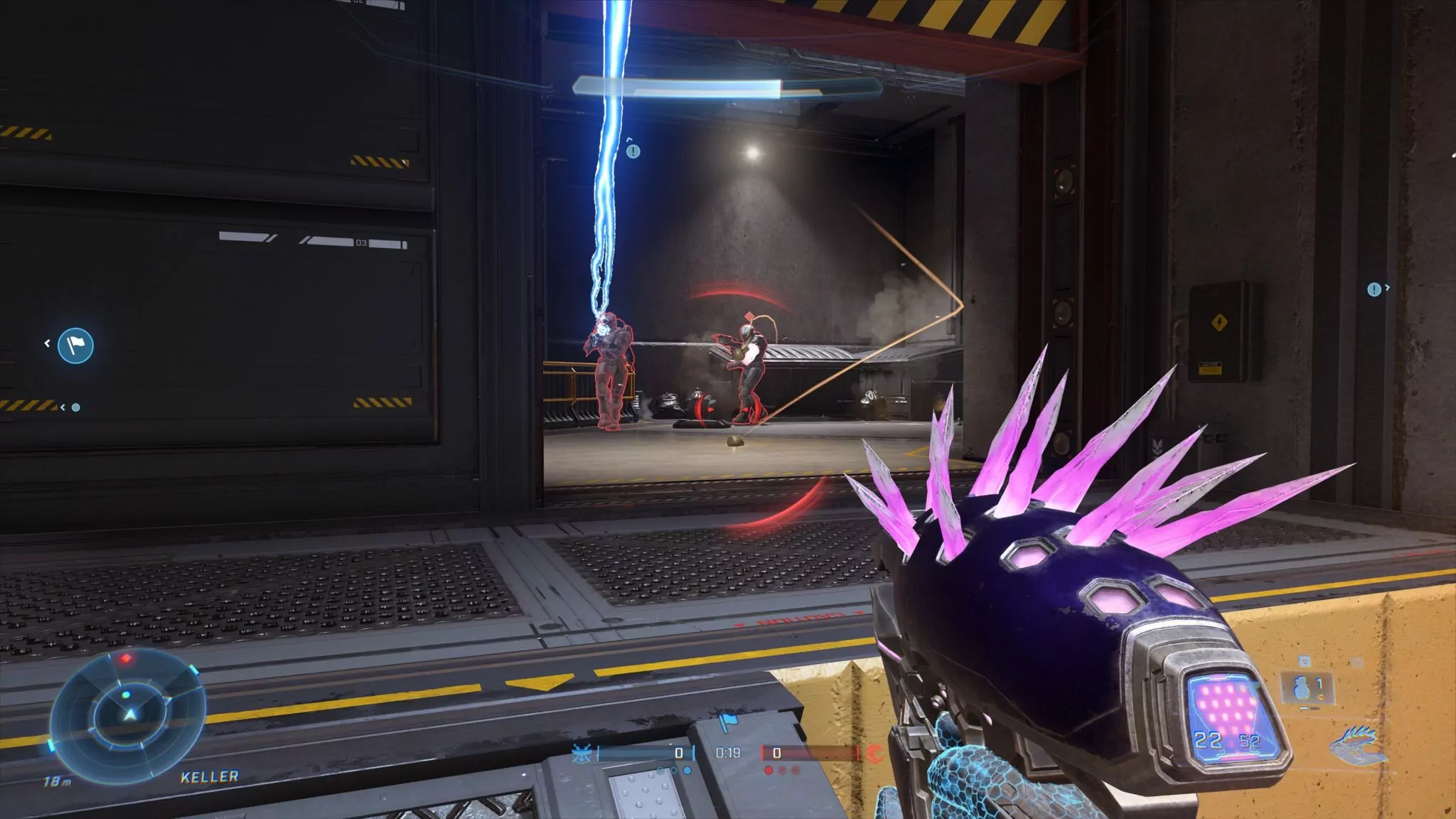The image size is (1456, 819).
Task: Select the blue team crossed-swords emblem
Action: tap(581, 754)
